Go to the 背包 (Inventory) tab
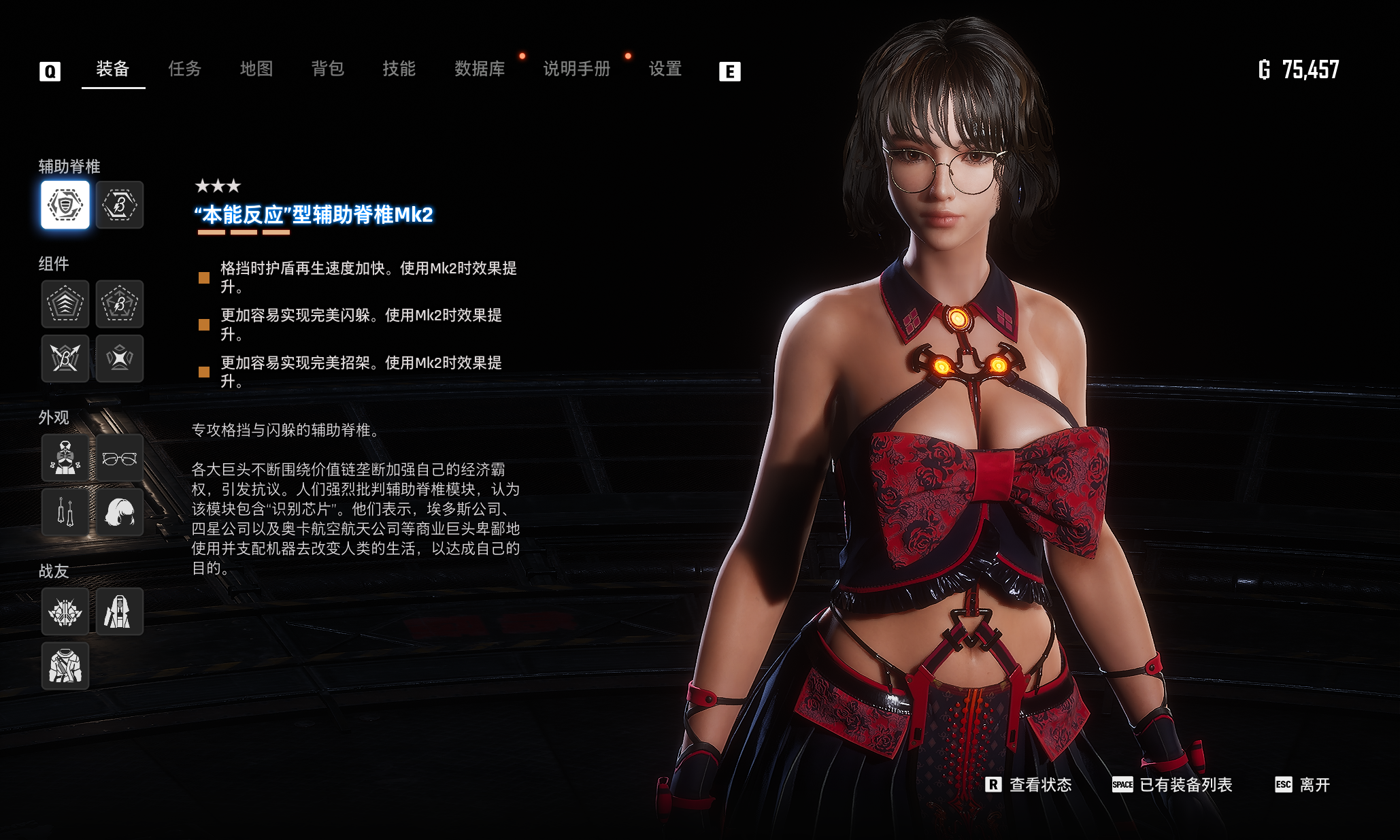 [327, 69]
